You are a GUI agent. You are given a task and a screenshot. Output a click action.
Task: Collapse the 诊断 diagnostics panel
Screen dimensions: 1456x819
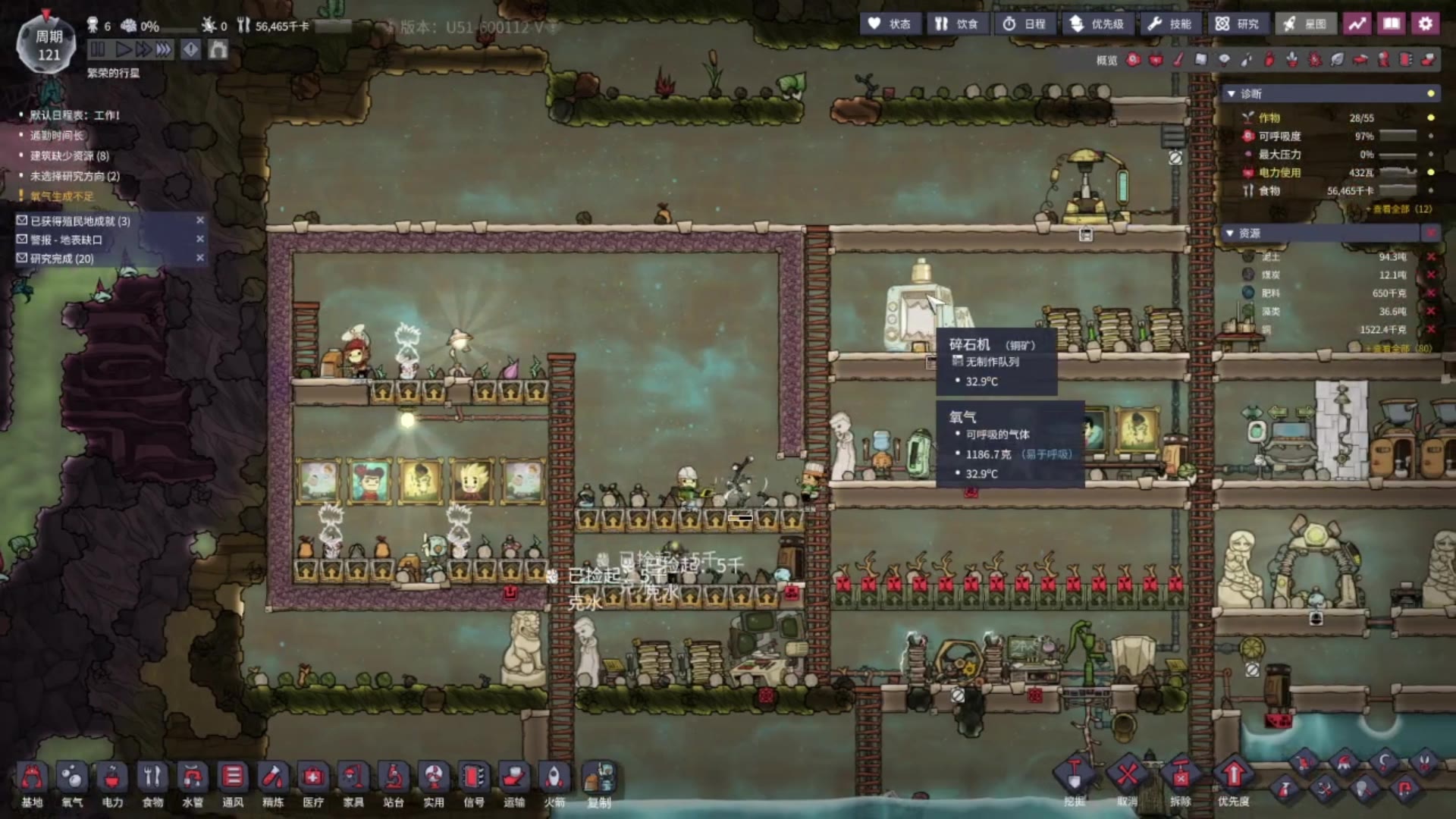(x=1231, y=94)
